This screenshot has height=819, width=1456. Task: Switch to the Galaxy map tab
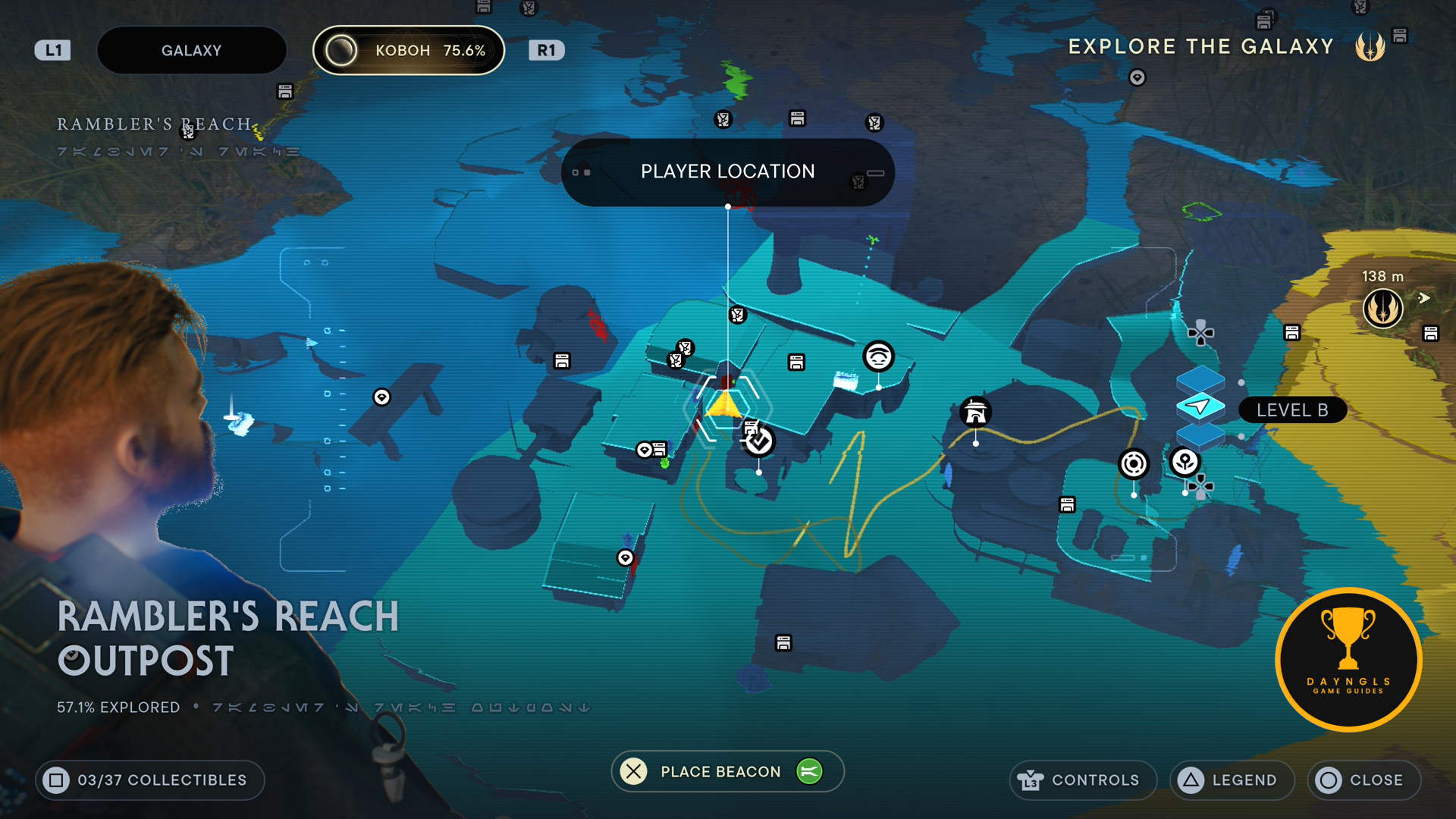click(191, 51)
